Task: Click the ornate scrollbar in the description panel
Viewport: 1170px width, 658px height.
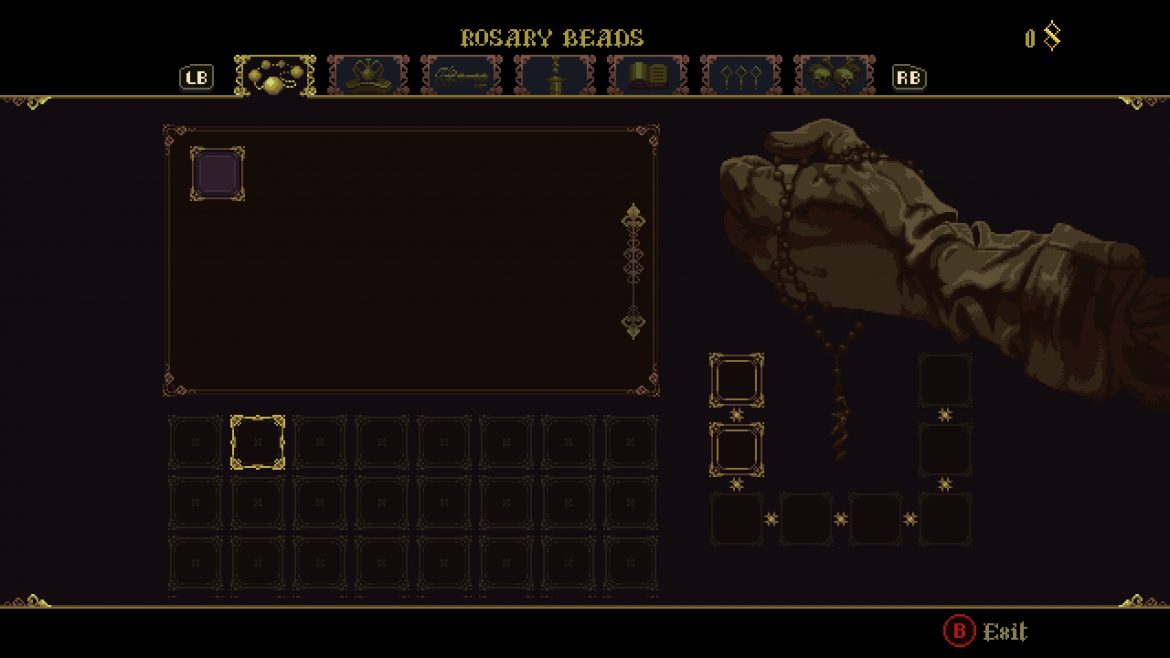Action: [633, 271]
